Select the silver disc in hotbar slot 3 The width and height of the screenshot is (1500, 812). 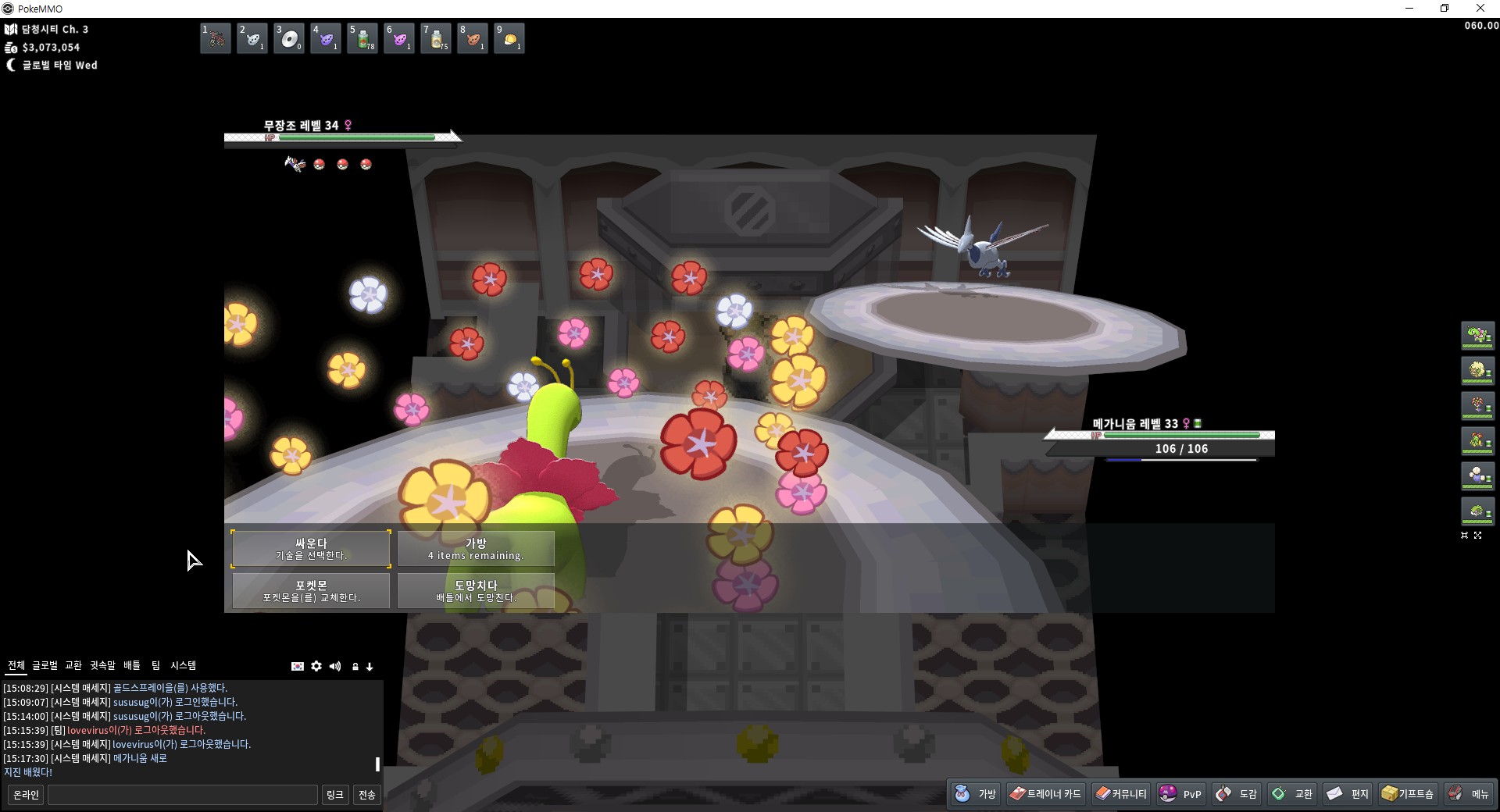(289, 38)
